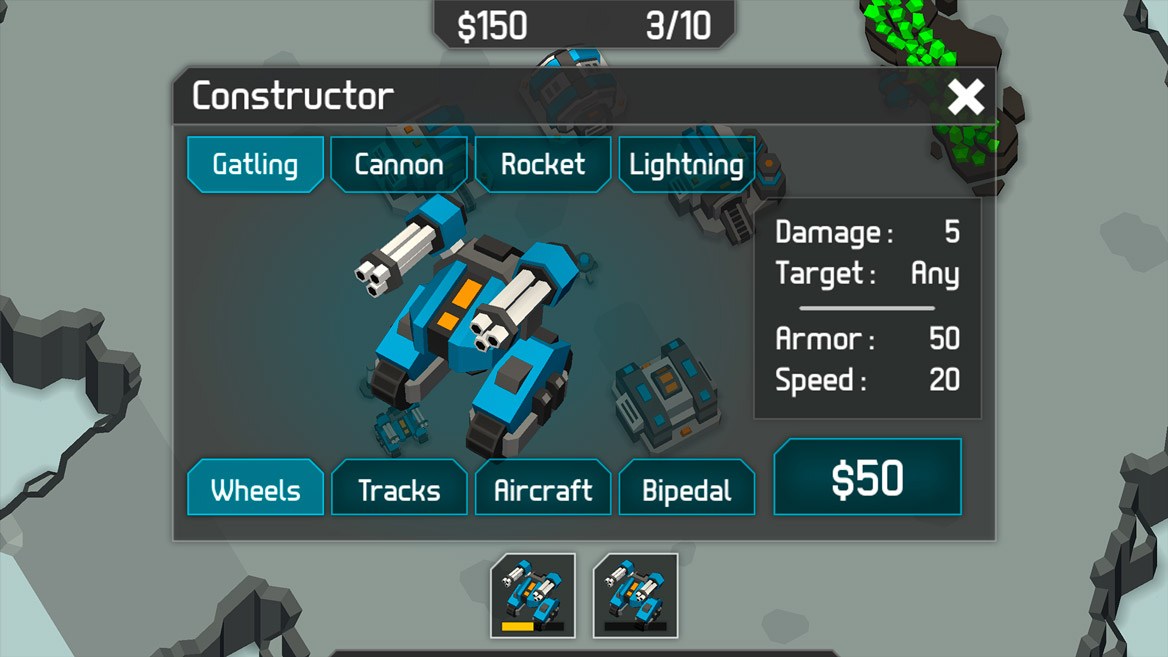This screenshot has height=657, width=1168.
Task: Buy the unit for $50
Action: pos(867,478)
